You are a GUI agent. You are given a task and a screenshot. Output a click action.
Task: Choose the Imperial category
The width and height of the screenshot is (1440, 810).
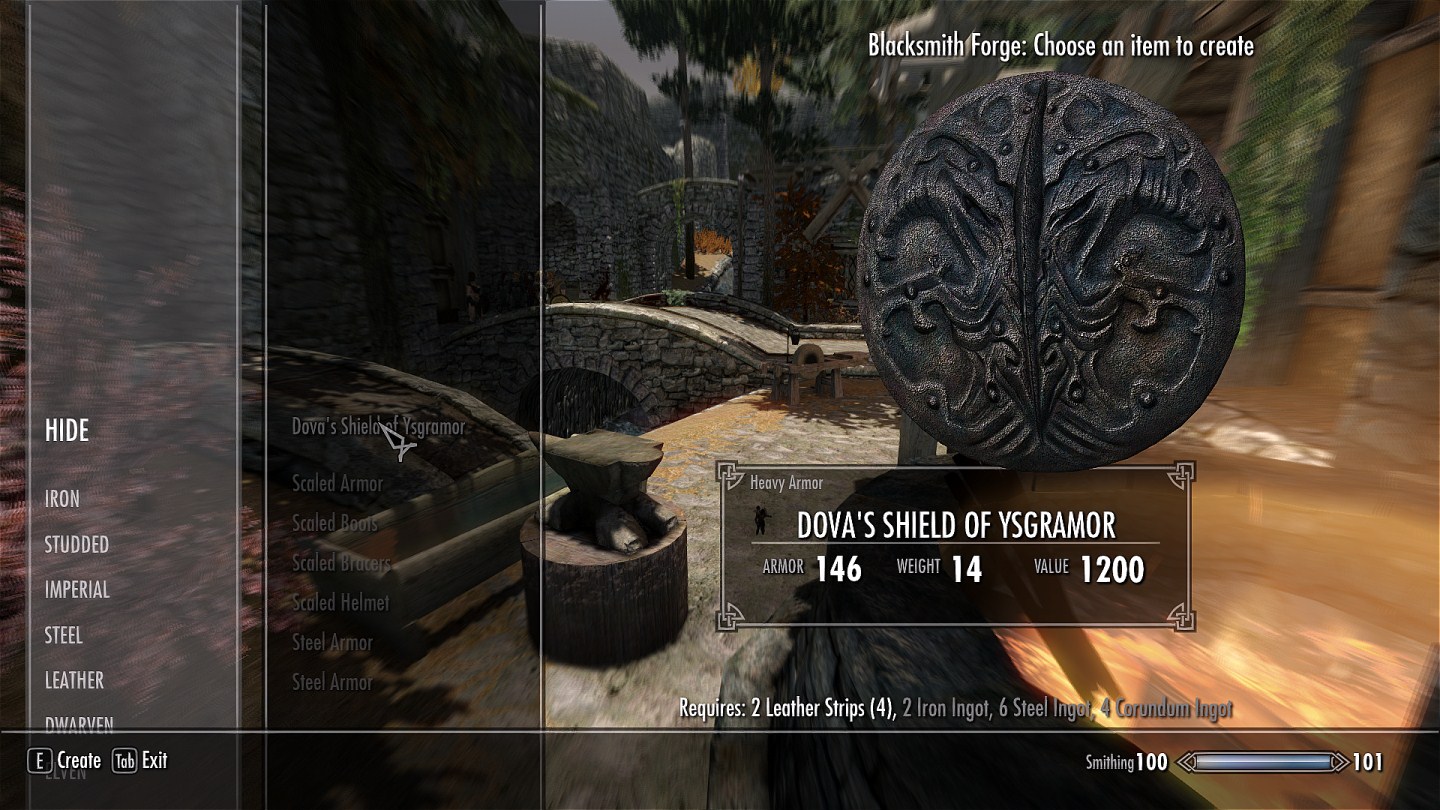pos(77,590)
